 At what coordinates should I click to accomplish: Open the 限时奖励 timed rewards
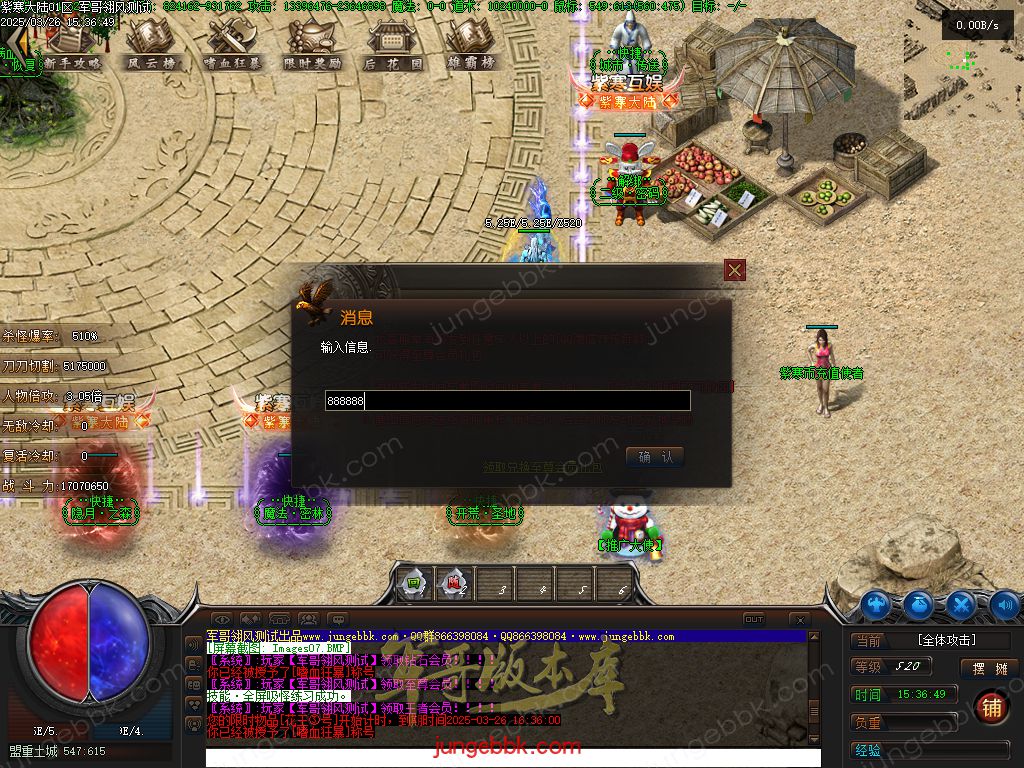pyautogui.click(x=314, y=43)
